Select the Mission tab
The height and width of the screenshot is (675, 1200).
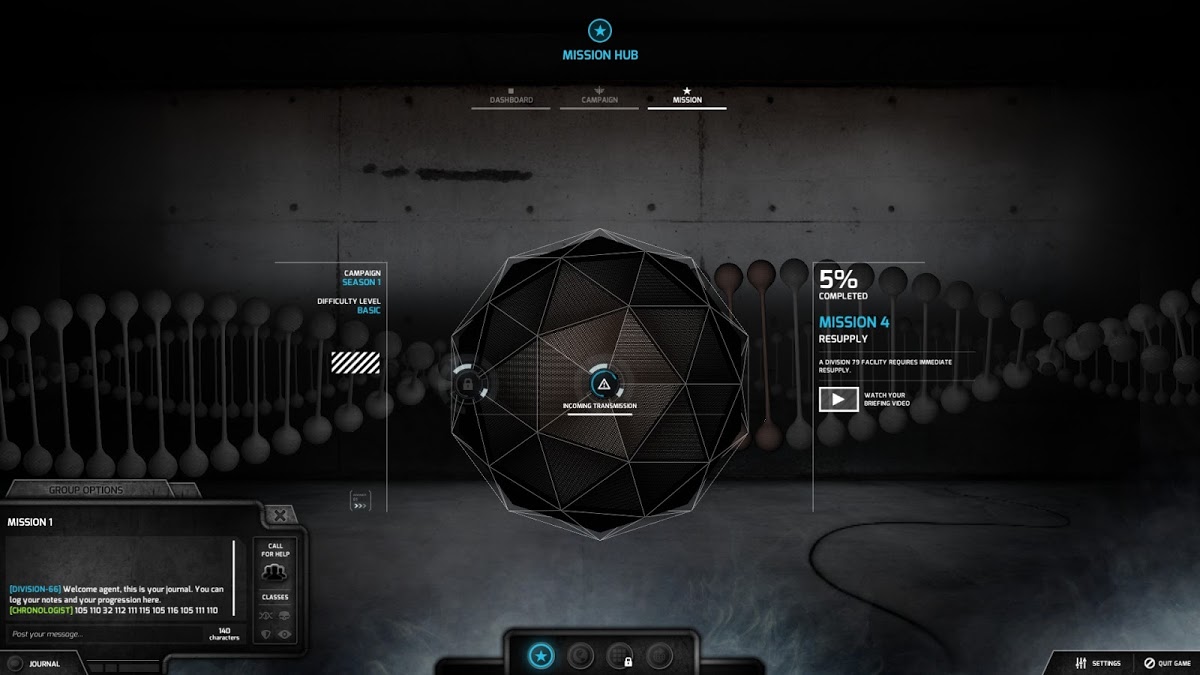click(687, 98)
